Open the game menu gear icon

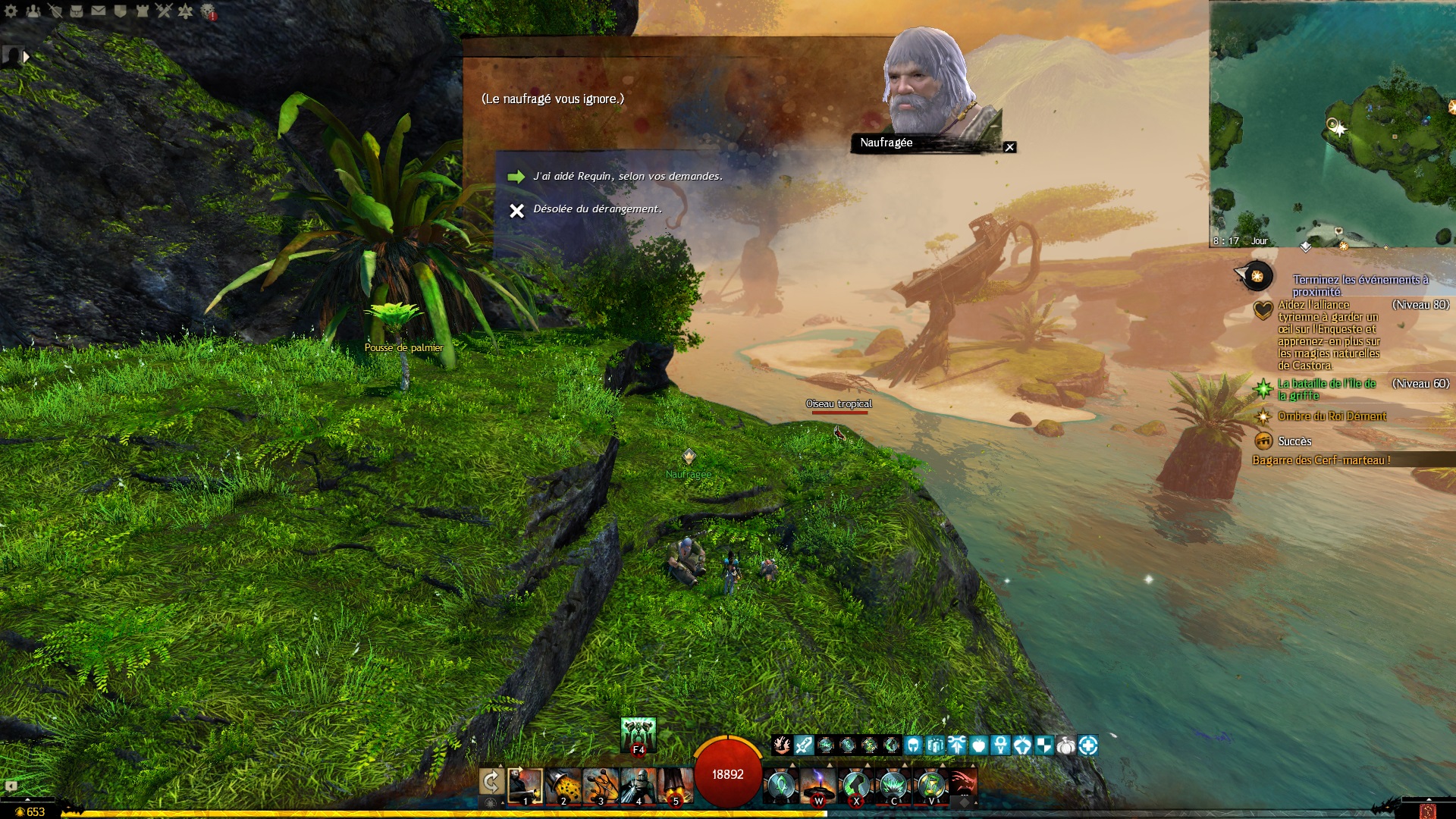pos(11,11)
